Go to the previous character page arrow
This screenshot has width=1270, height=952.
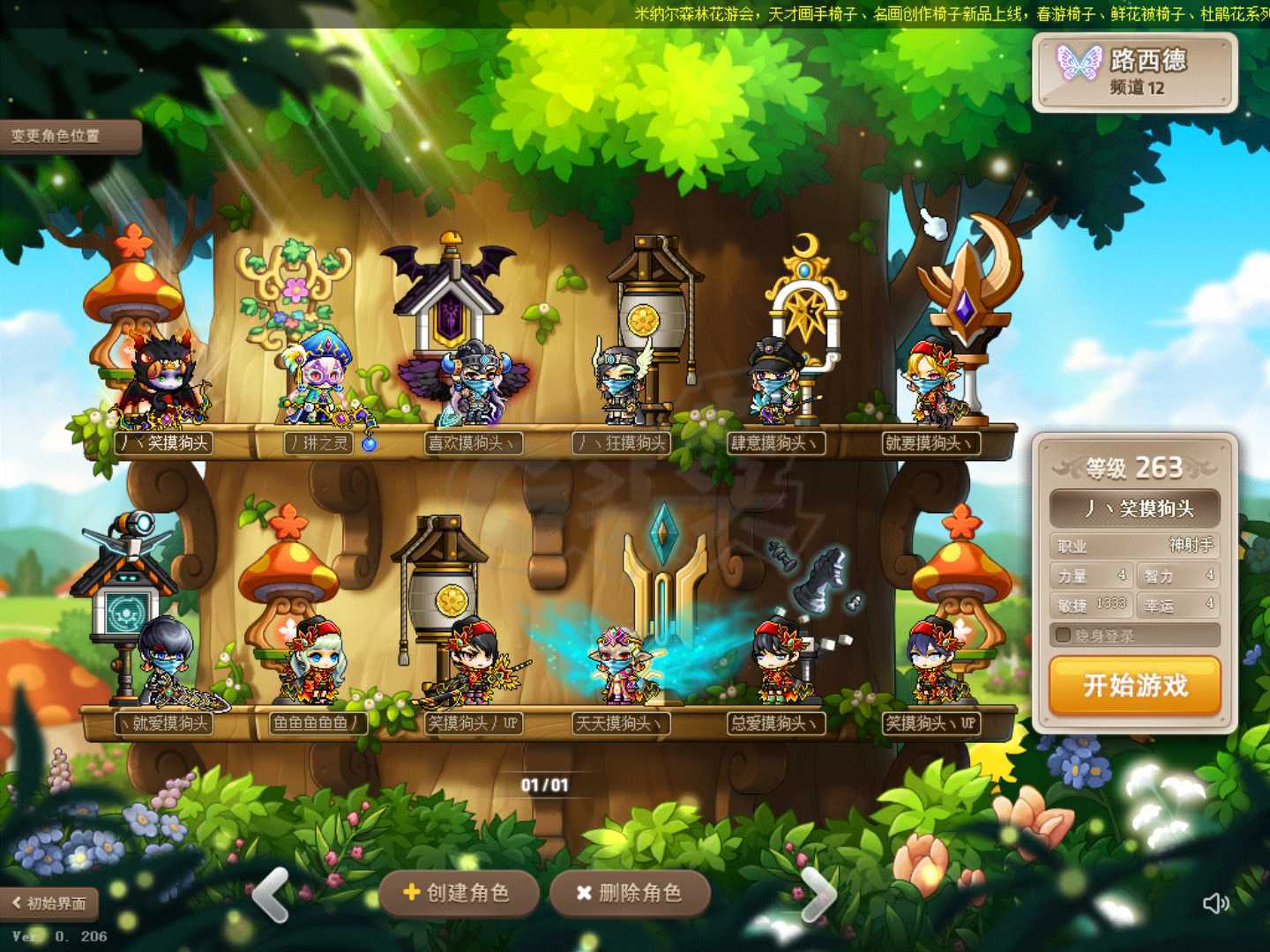(x=272, y=895)
